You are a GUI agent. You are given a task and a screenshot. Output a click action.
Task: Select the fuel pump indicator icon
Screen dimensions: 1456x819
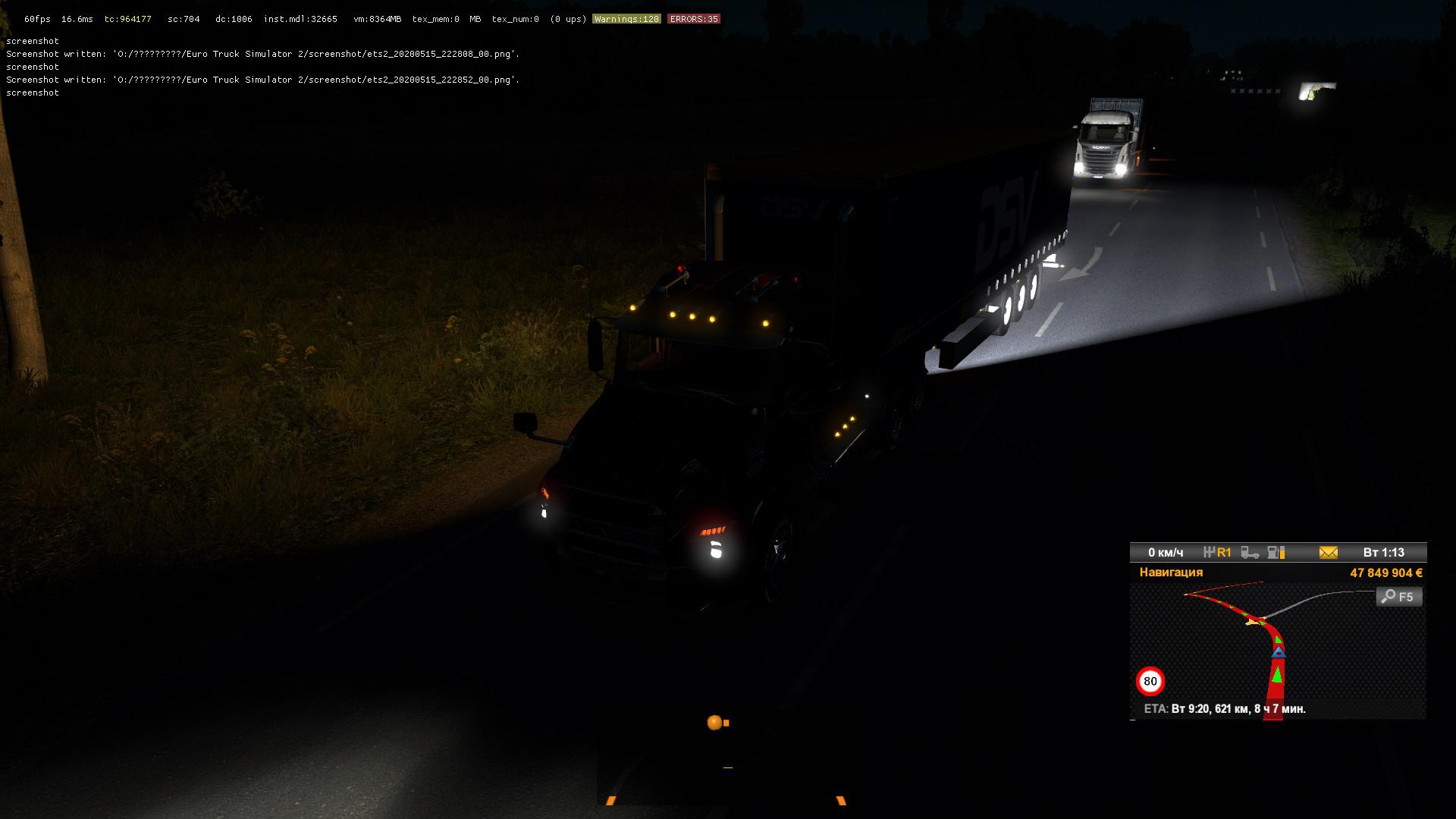(1276, 553)
